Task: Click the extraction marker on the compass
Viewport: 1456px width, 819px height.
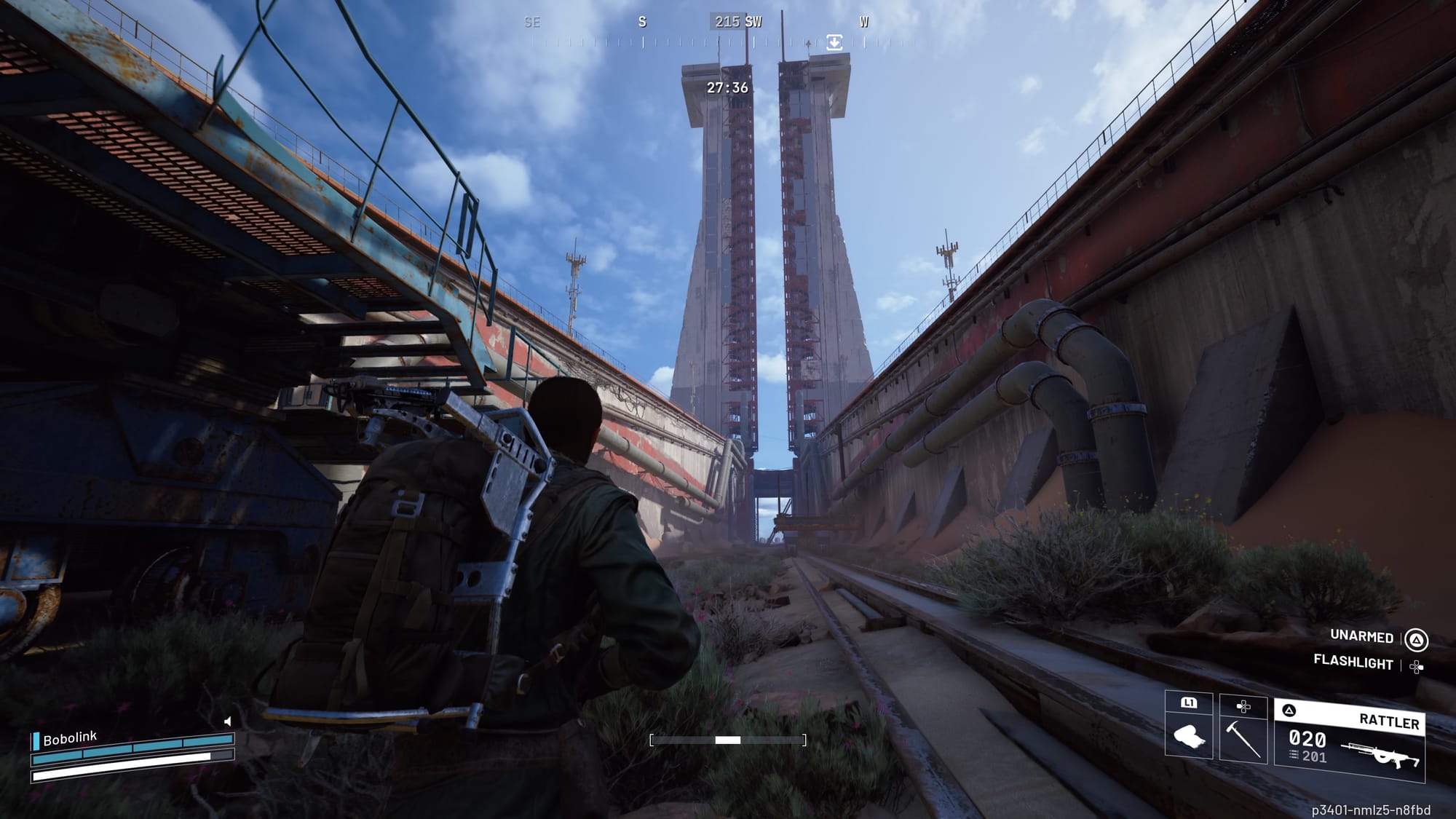Action: (834, 42)
